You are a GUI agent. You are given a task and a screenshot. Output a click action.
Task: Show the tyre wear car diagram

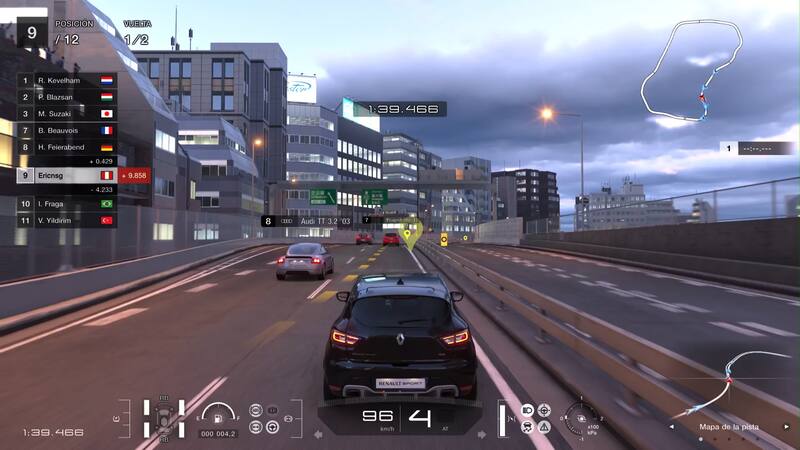coord(163,418)
